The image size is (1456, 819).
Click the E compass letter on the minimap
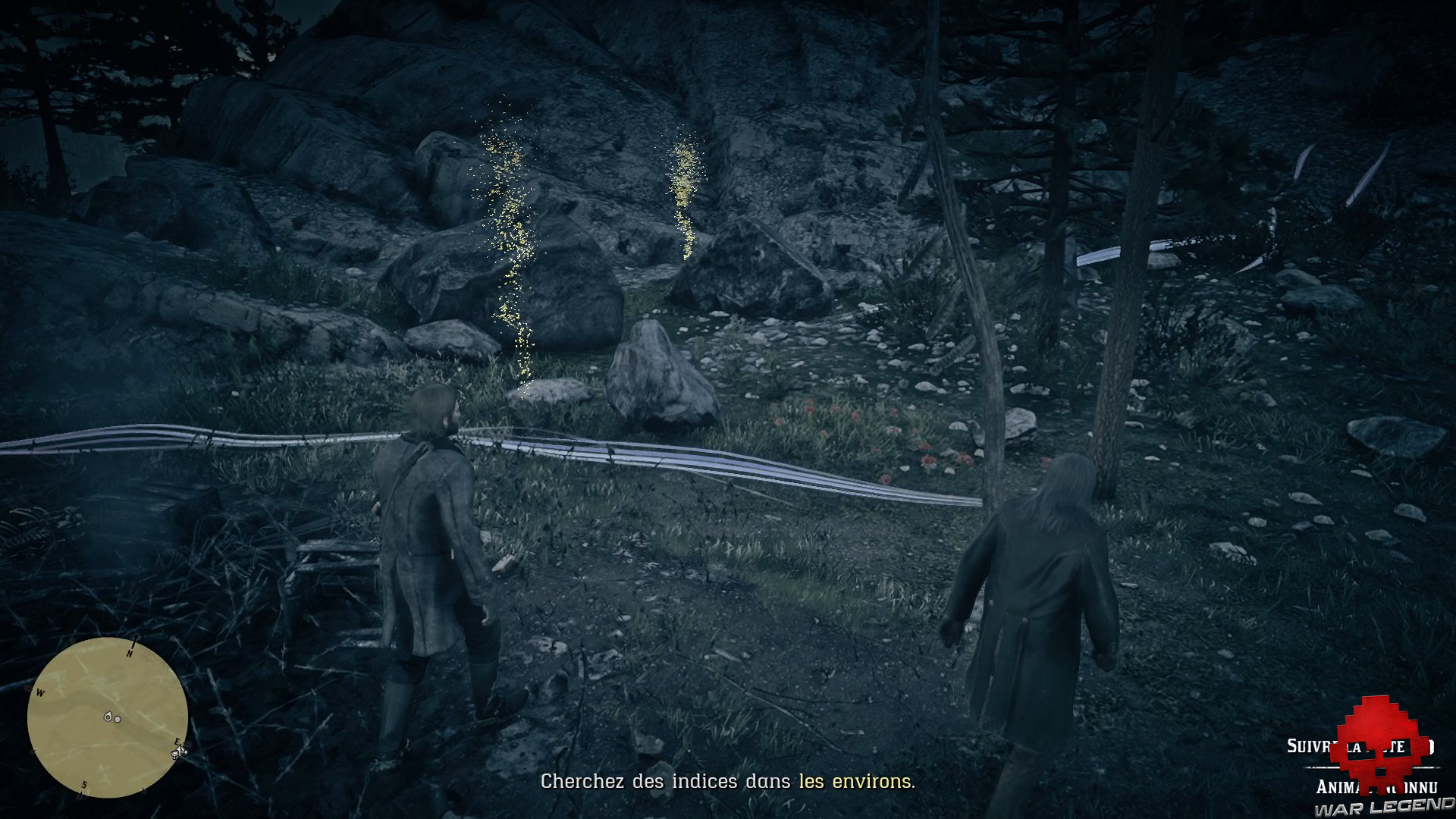(x=177, y=741)
